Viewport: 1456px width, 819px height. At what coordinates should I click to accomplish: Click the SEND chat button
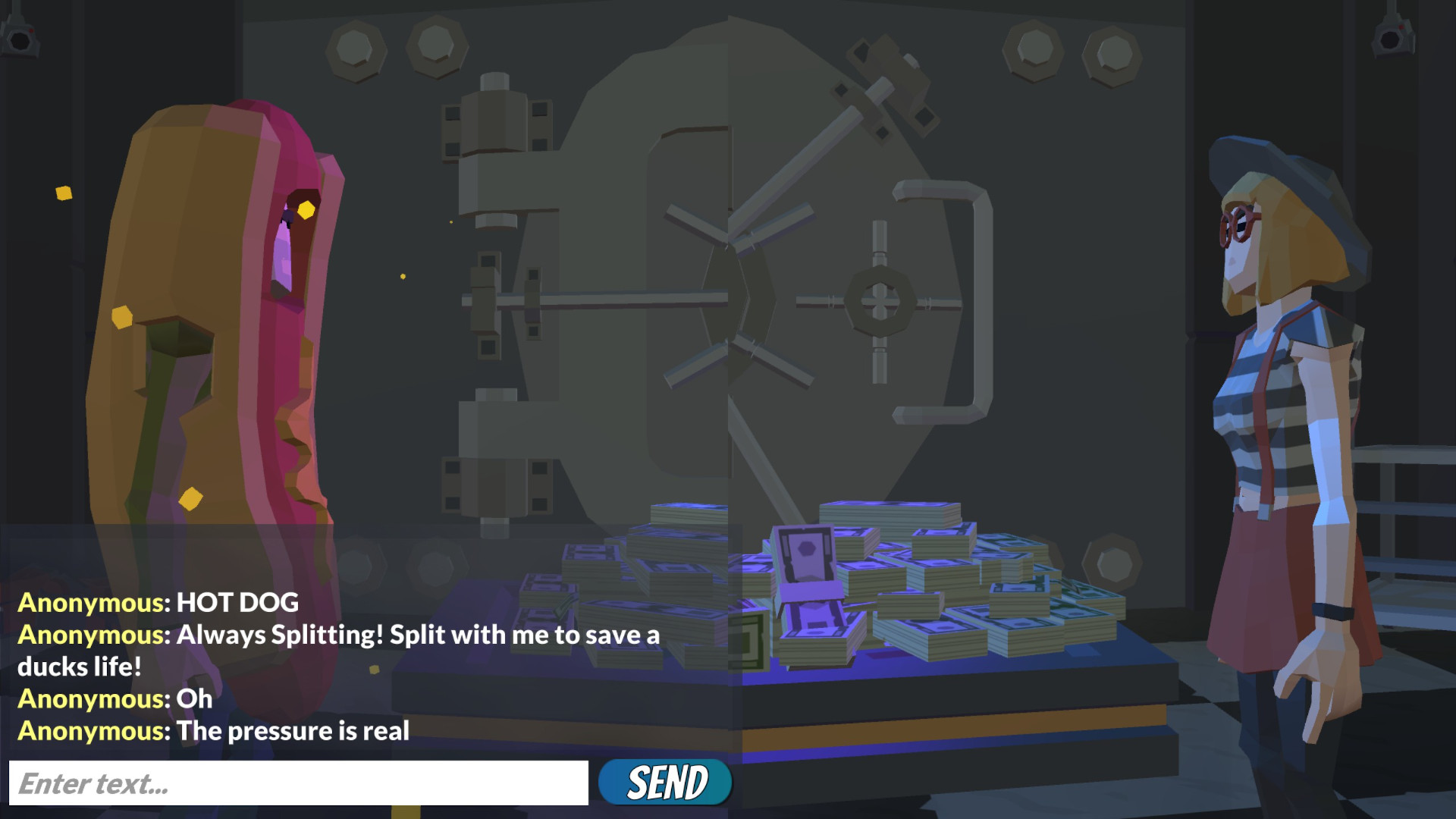point(665,783)
